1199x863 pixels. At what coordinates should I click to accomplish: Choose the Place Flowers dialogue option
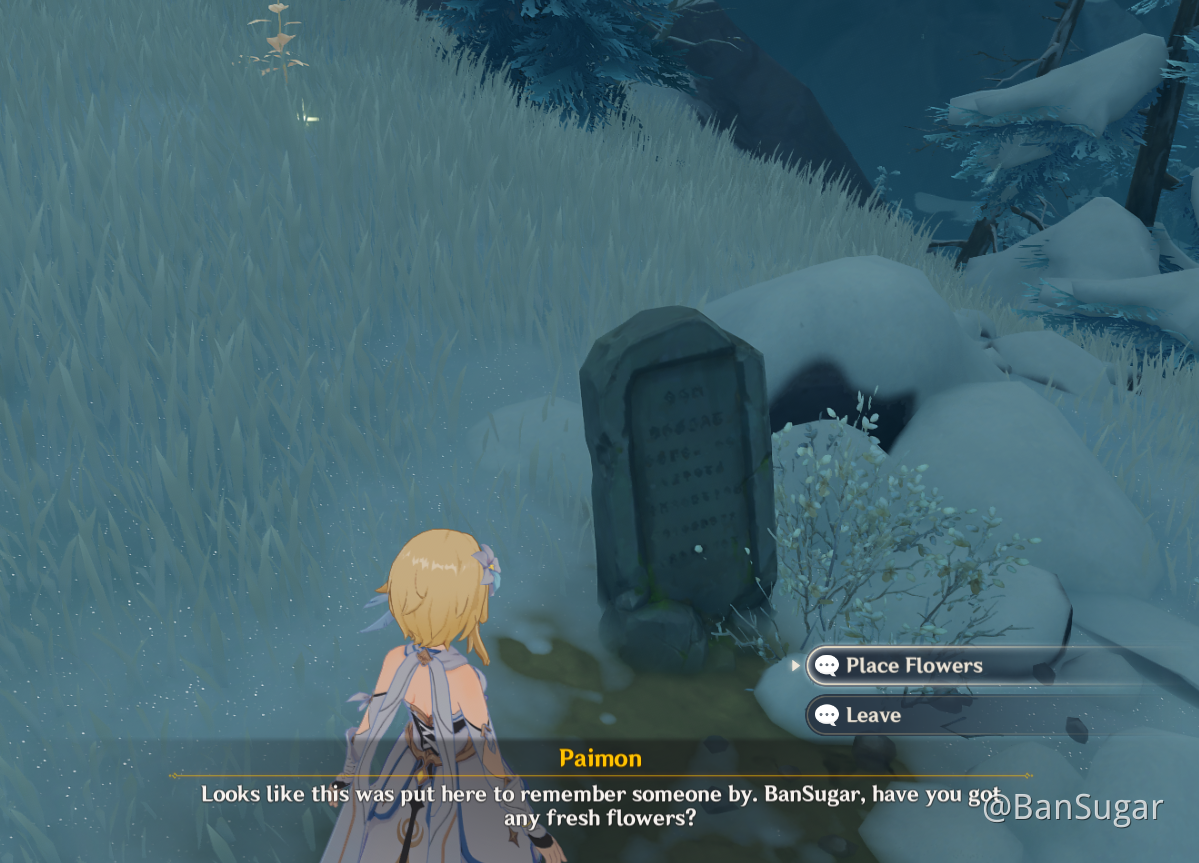913,666
